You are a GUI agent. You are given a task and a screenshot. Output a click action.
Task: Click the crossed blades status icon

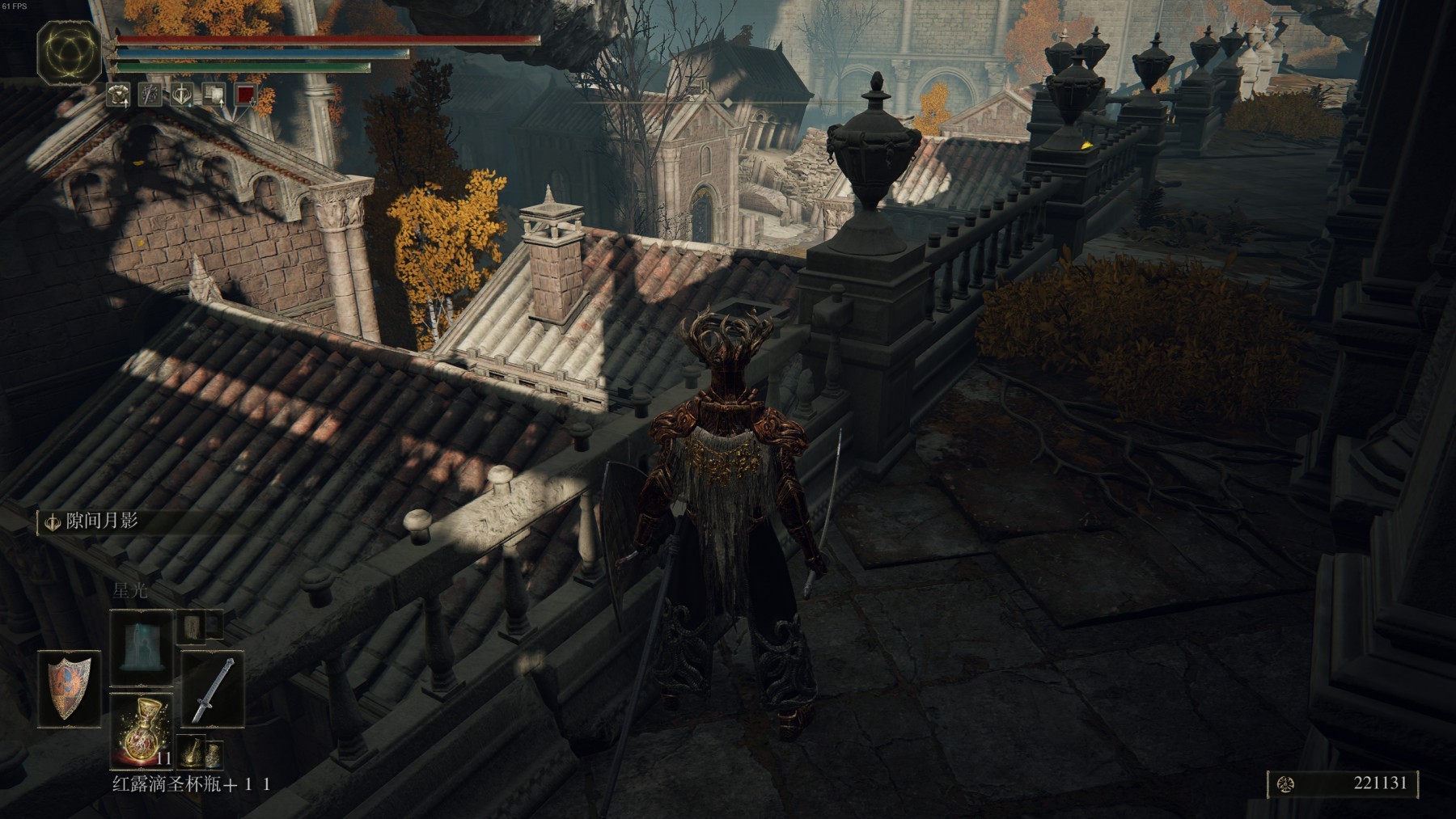pyautogui.click(x=150, y=95)
